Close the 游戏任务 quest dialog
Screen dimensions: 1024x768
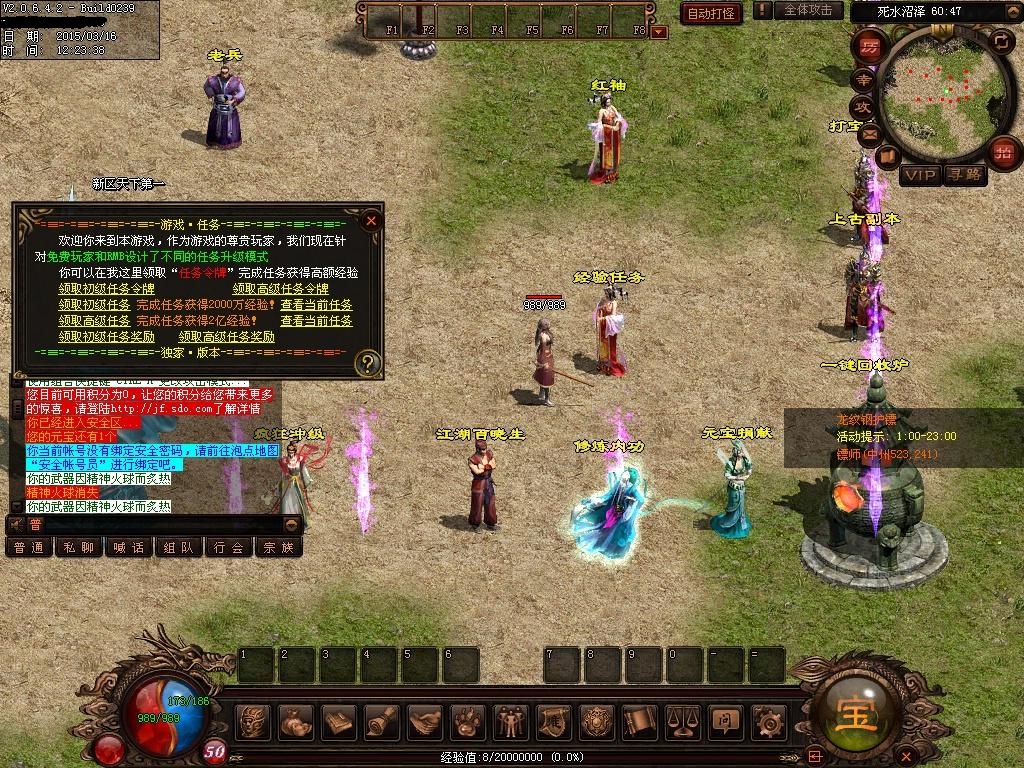coord(371,220)
